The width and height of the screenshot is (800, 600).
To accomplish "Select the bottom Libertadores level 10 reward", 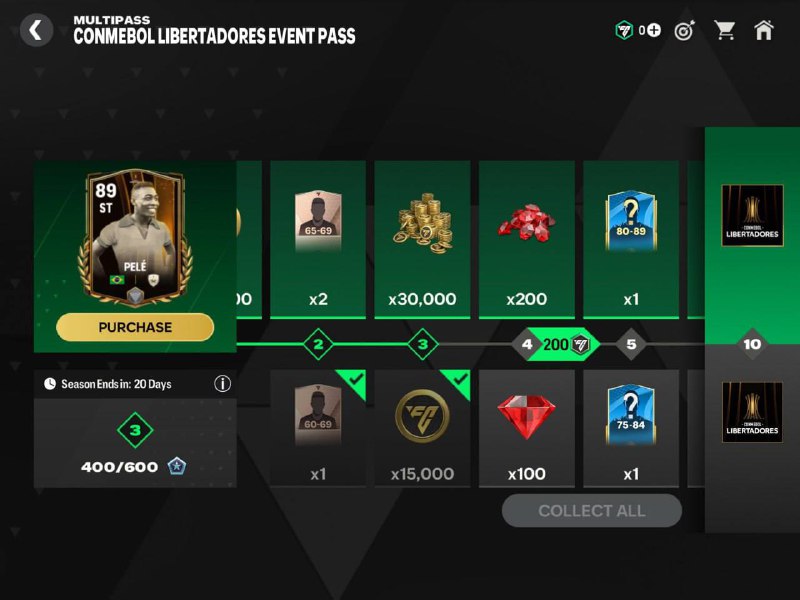I will [752, 412].
